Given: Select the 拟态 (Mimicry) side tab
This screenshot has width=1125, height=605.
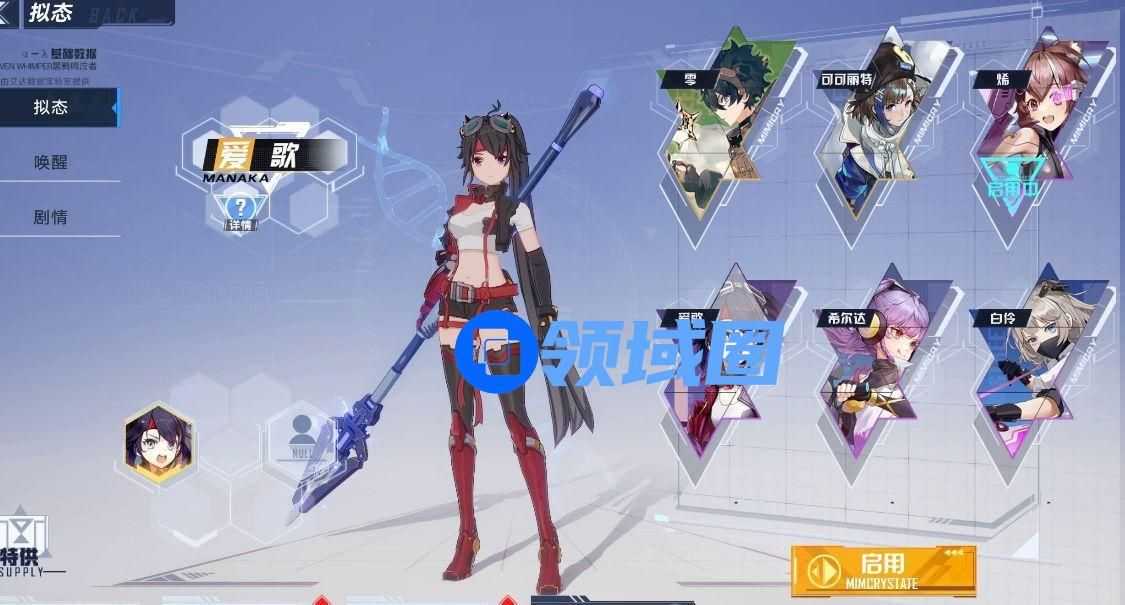Looking at the screenshot, I should click(x=52, y=108).
